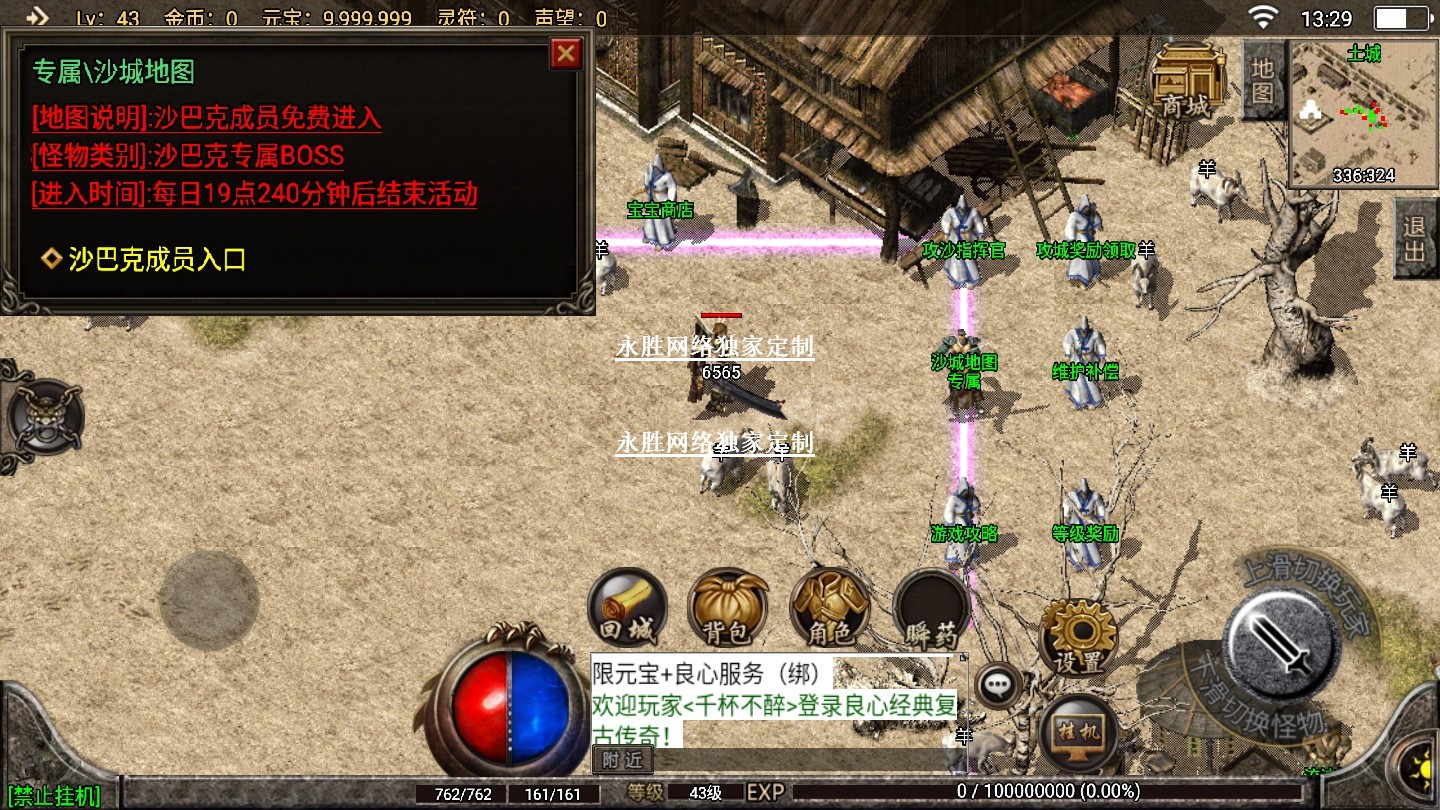The height and width of the screenshot is (810, 1440).
Task: Select the 附近 chat channel tab
Action: 622,760
